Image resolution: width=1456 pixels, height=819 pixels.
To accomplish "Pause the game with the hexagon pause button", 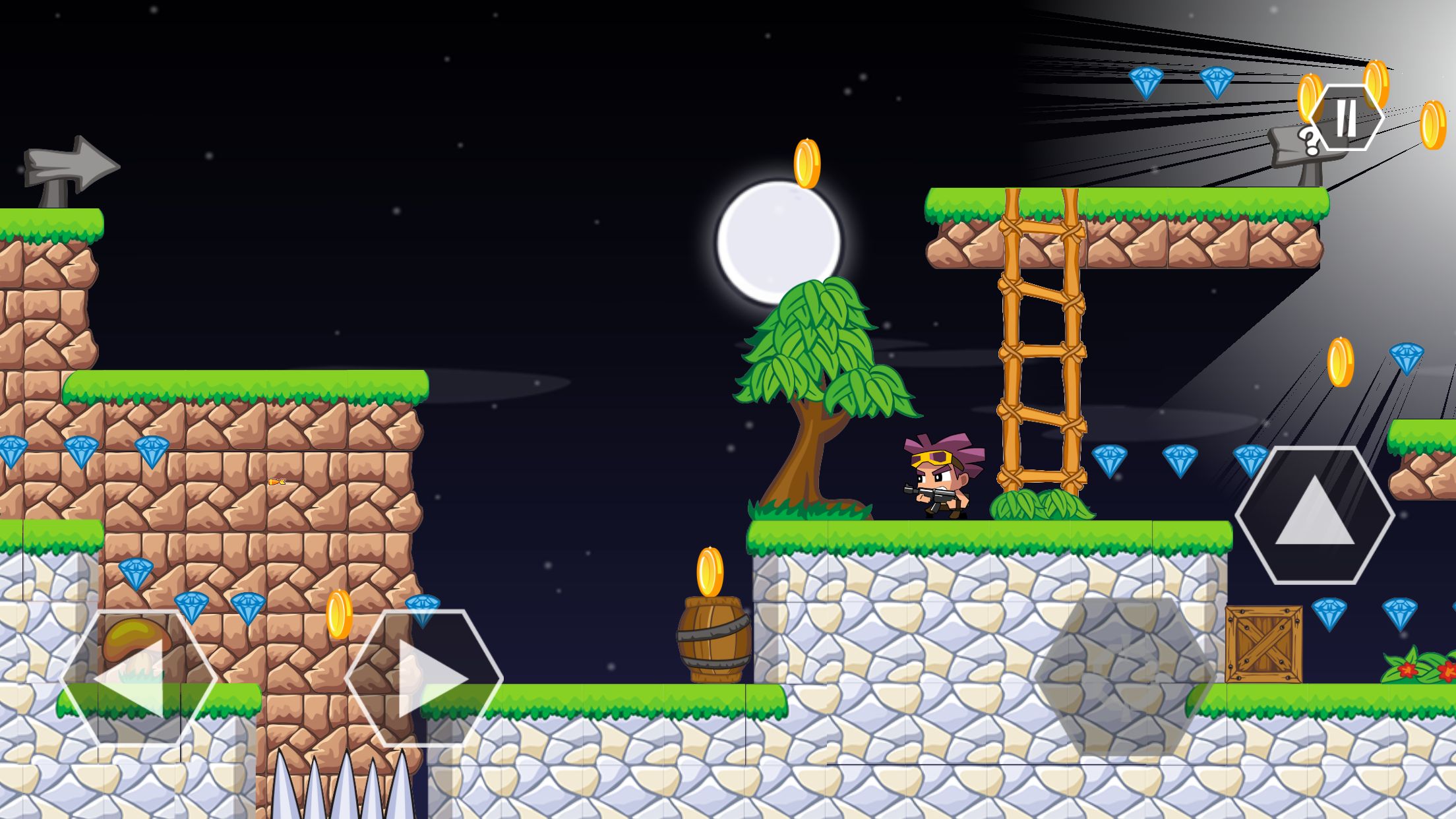I will coord(1346,118).
